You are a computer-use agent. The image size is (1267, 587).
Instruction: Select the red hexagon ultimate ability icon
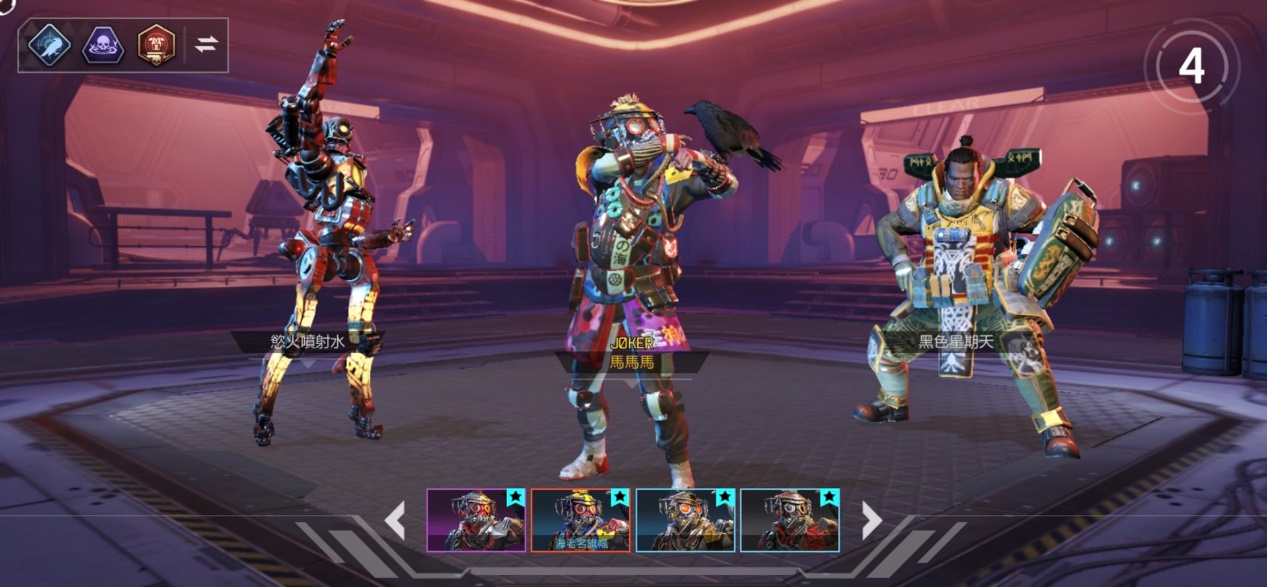tap(156, 45)
